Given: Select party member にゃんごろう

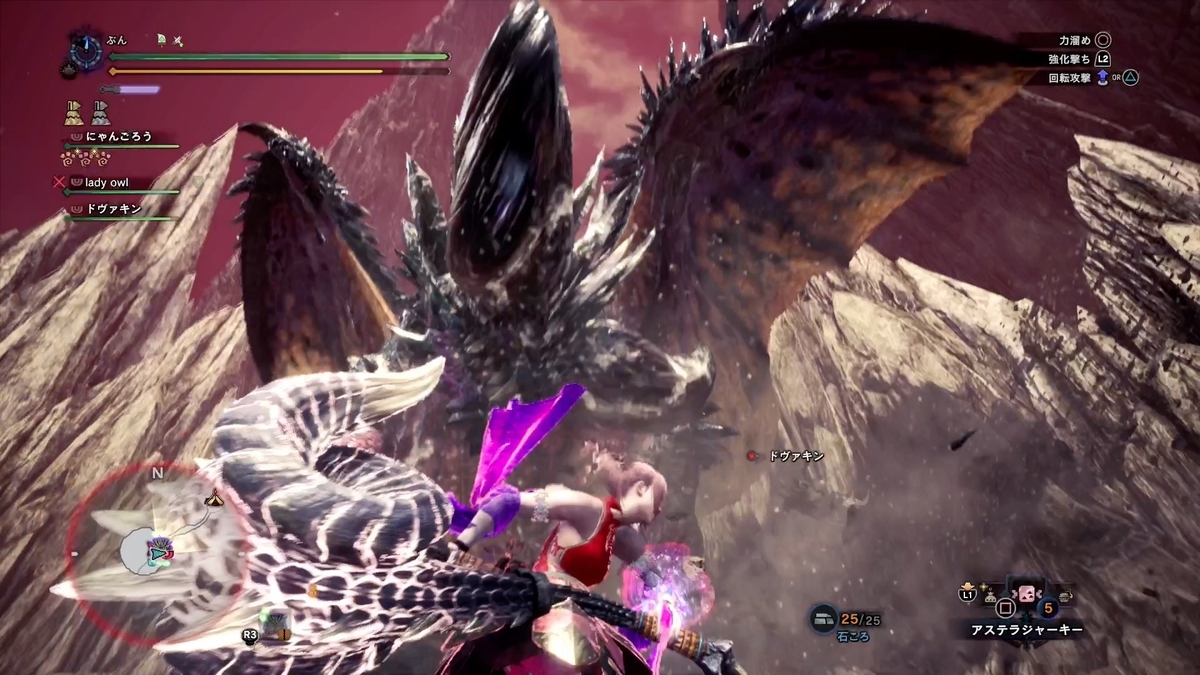Looking at the screenshot, I should point(118,137).
